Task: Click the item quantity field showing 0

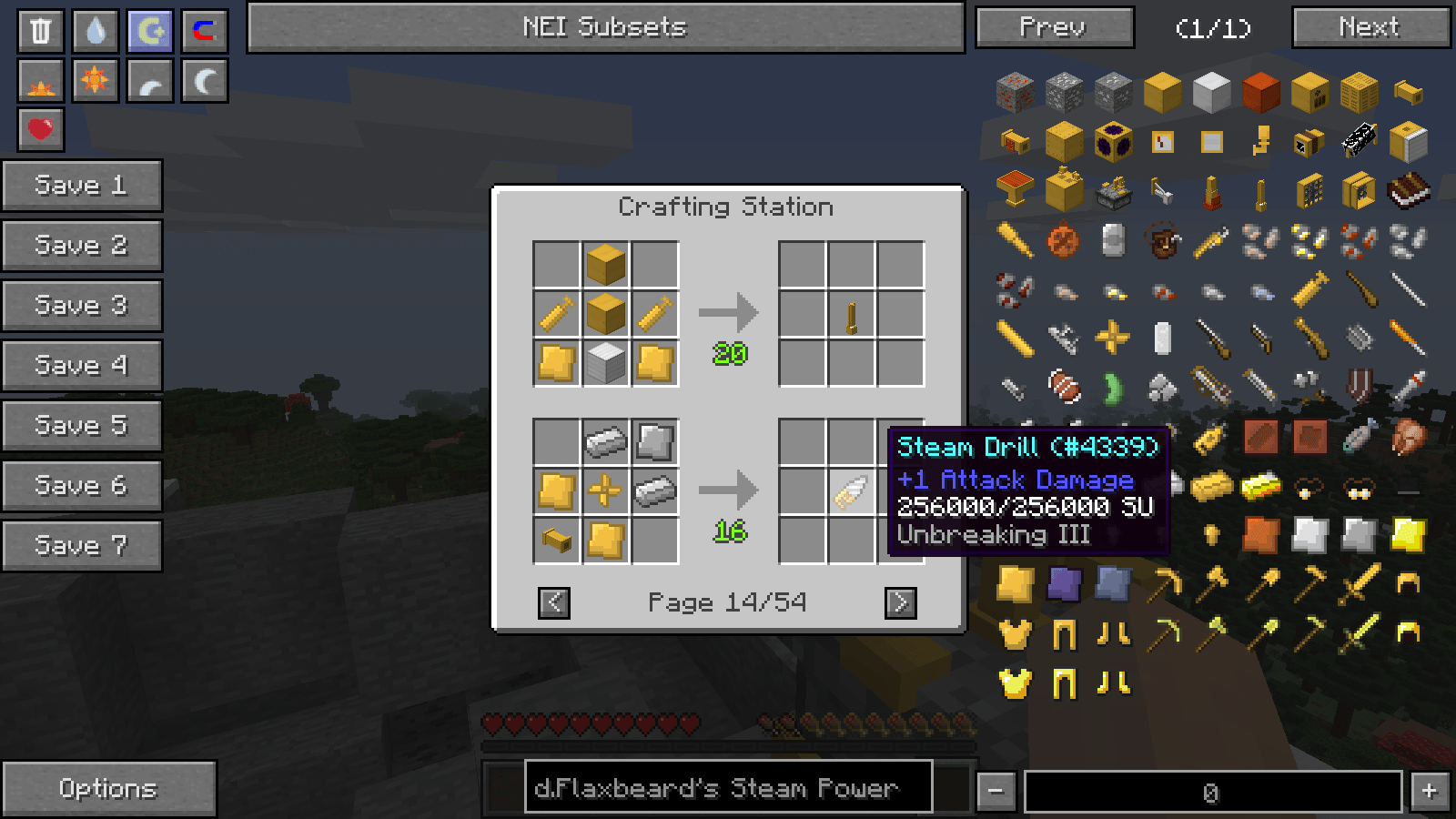Action: 1212,792
